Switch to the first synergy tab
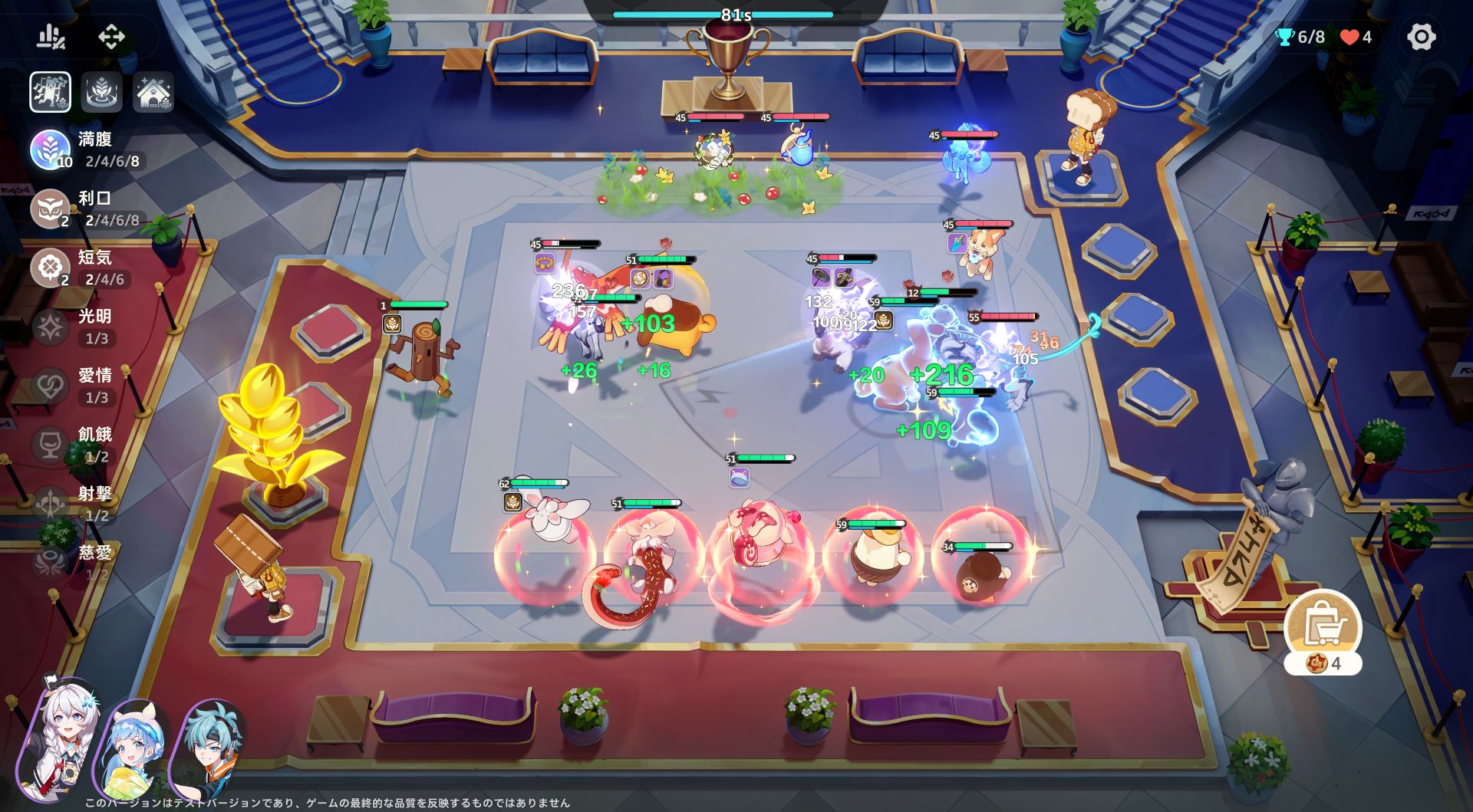The width and height of the screenshot is (1473, 812). (51, 93)
